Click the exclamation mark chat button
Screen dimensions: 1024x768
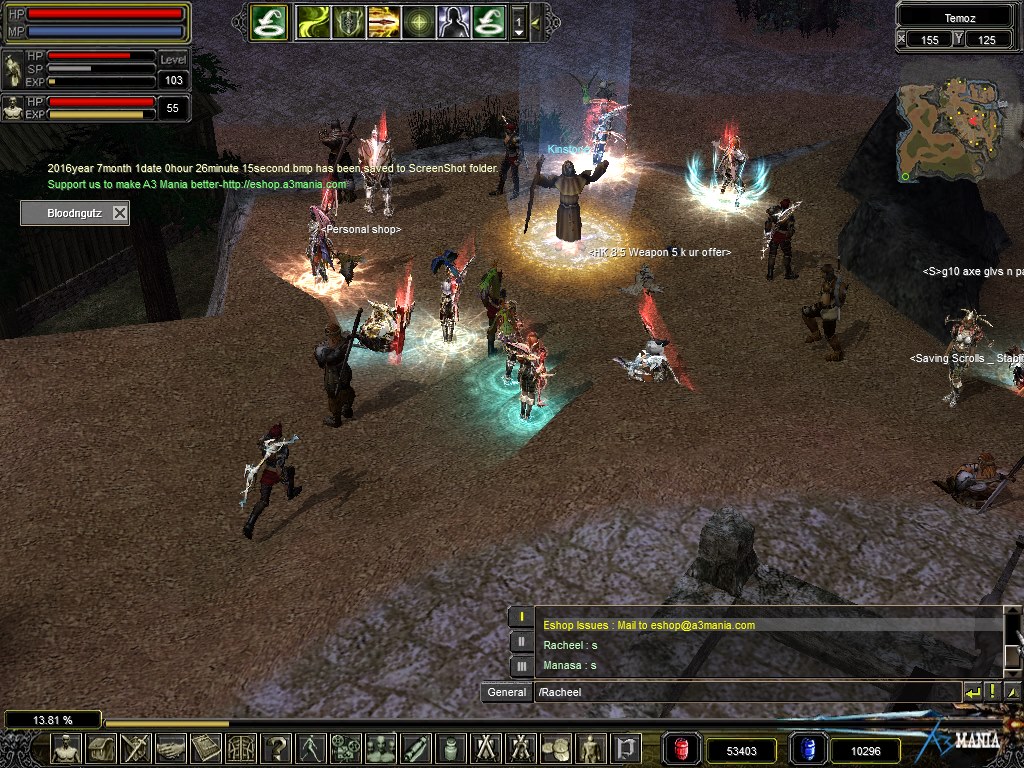(992, 692)
